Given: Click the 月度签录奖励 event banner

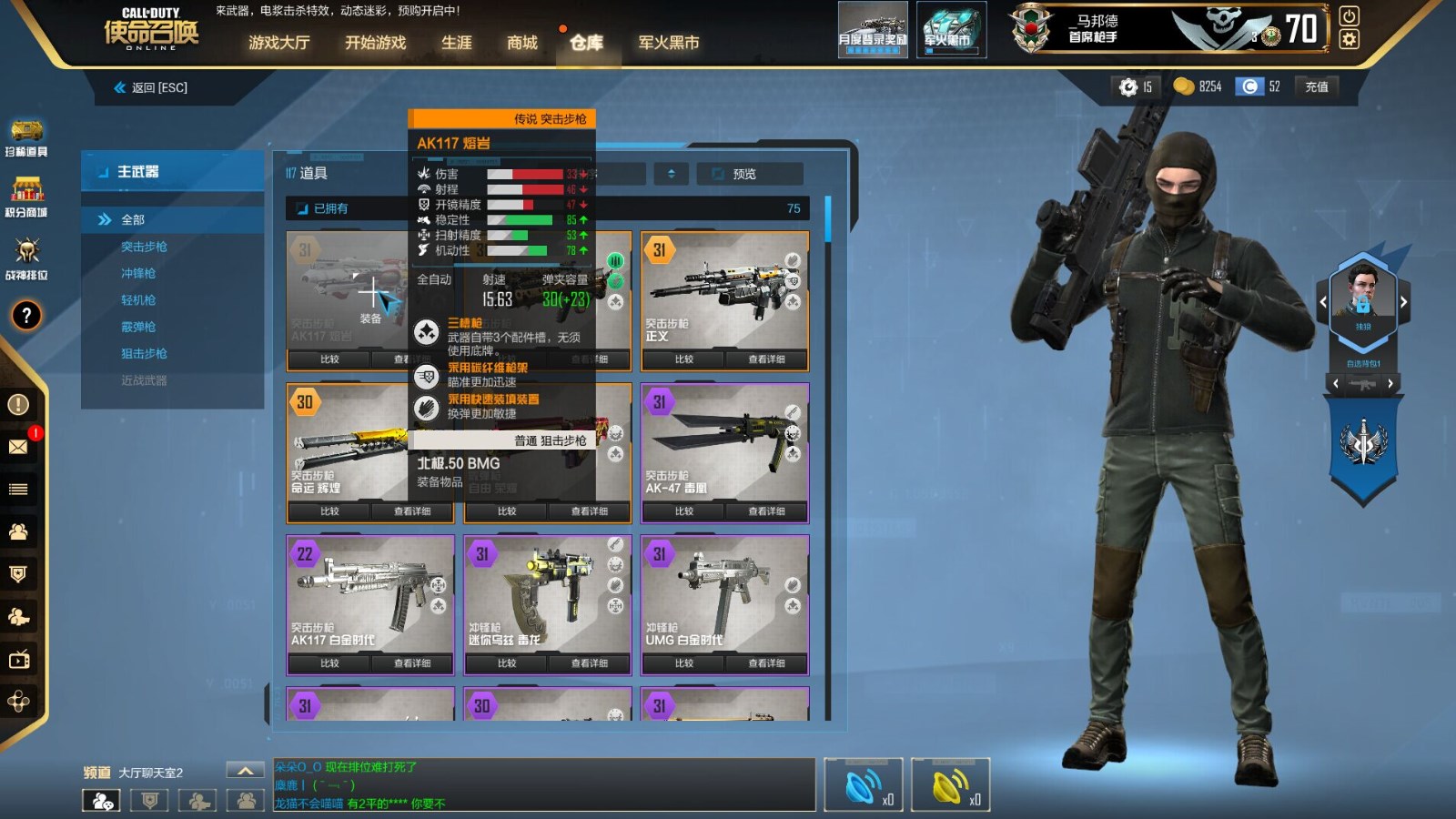Looking at the screenshot, I should [872, 29].
